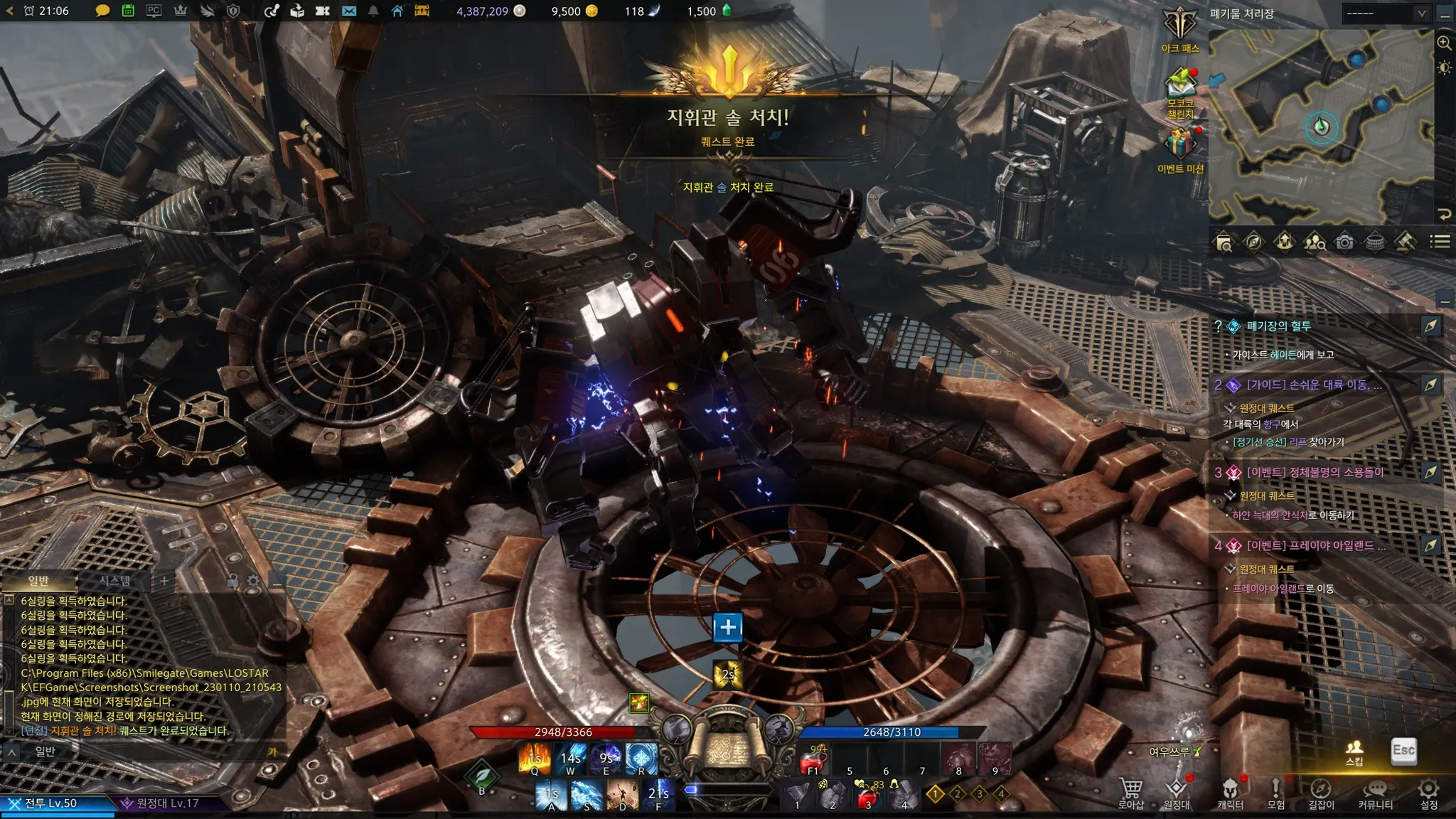The image size is (1456, 819).
Task: Open the 캐릭터 character menu
Action: 1230,793
